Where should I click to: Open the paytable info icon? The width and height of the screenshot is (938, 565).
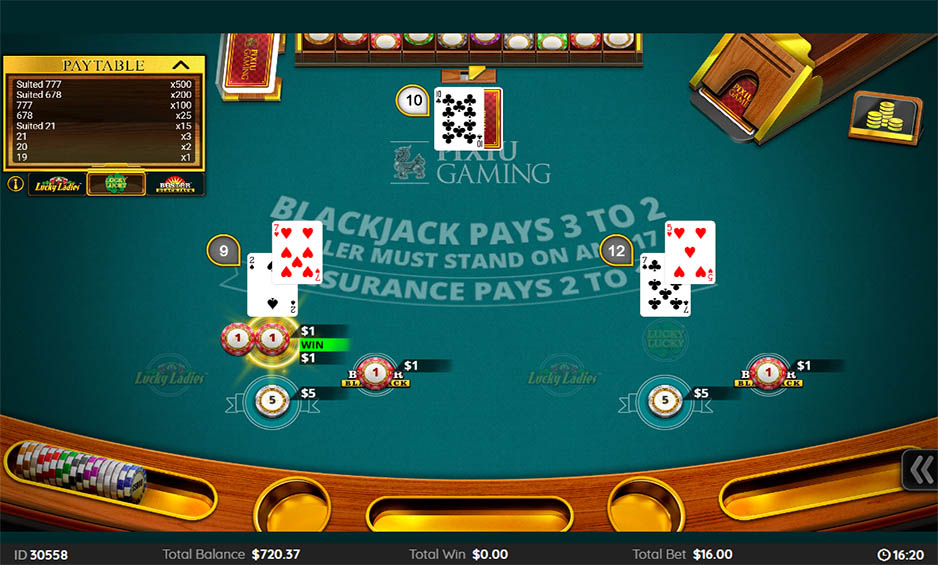click(15, 184)
